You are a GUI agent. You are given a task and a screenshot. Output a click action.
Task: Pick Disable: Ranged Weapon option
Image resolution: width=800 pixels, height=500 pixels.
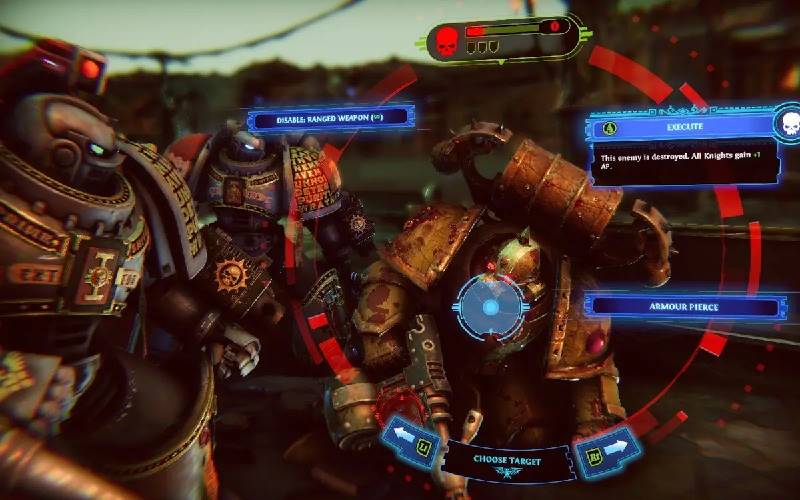click(331, 119)
